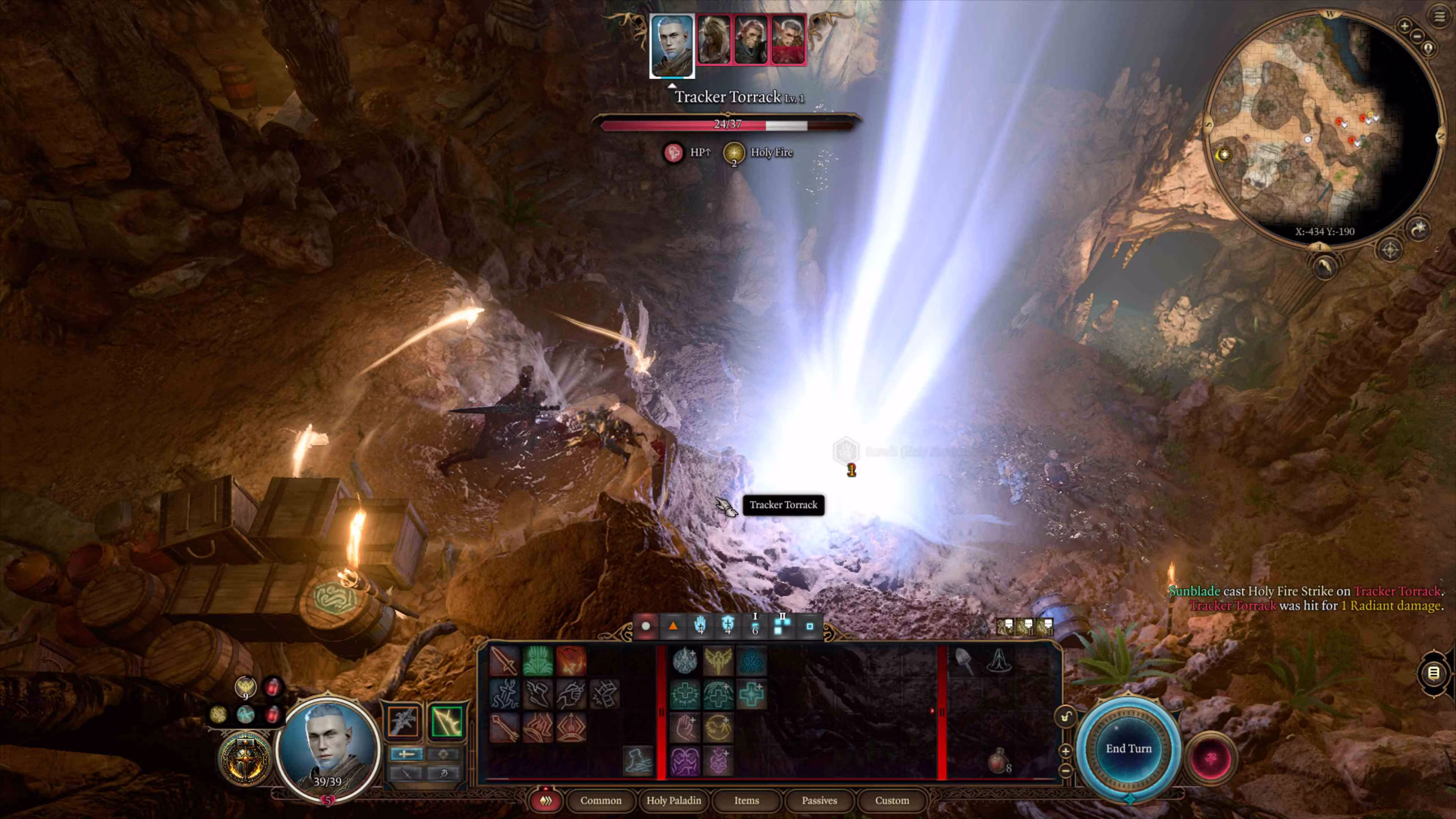Open the main menu from the top-right corner

pyautogui.click(x=1439, y=16)
